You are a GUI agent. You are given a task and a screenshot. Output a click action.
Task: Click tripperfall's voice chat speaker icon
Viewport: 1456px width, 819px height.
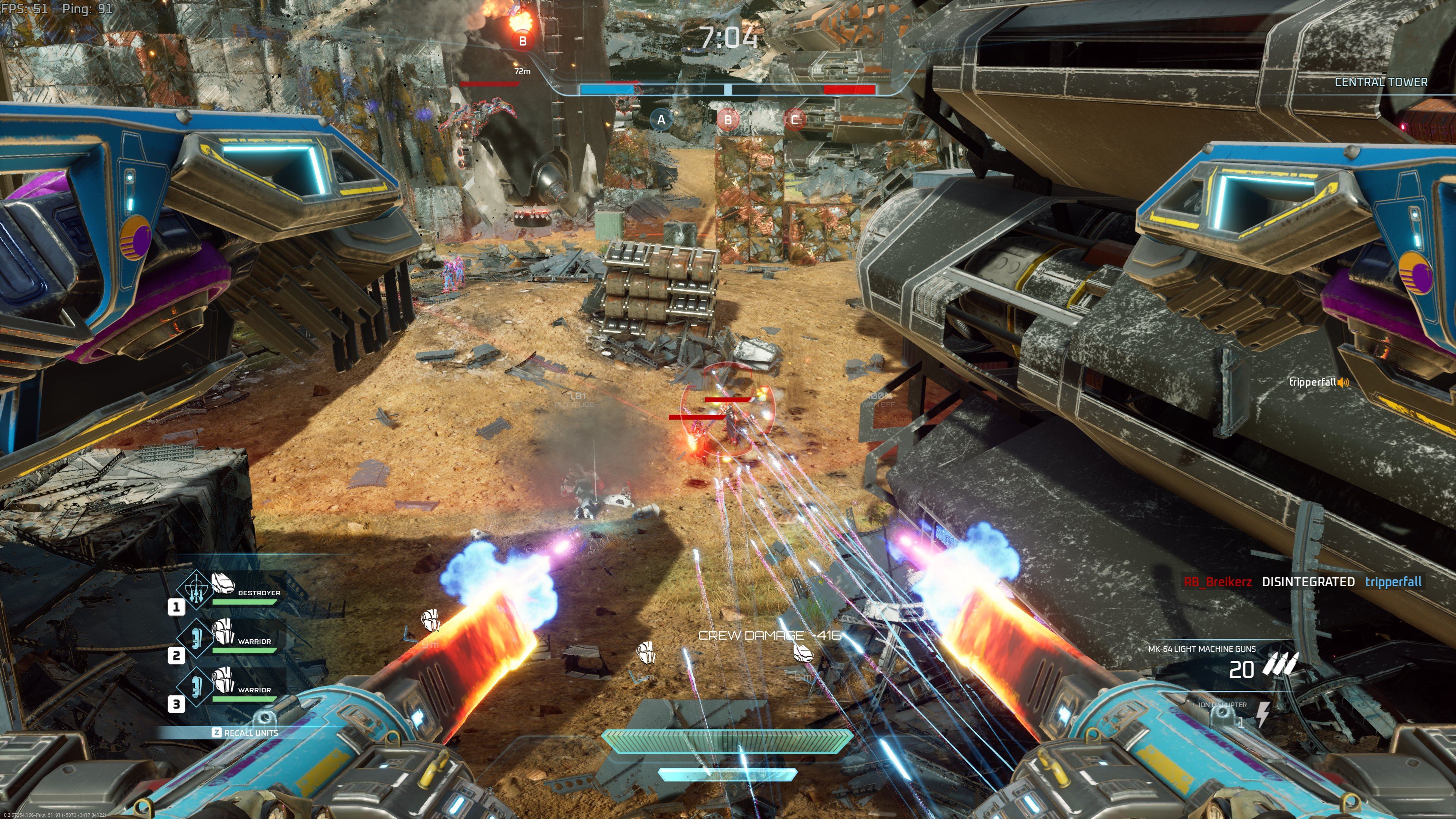(x=1343, y=383)
